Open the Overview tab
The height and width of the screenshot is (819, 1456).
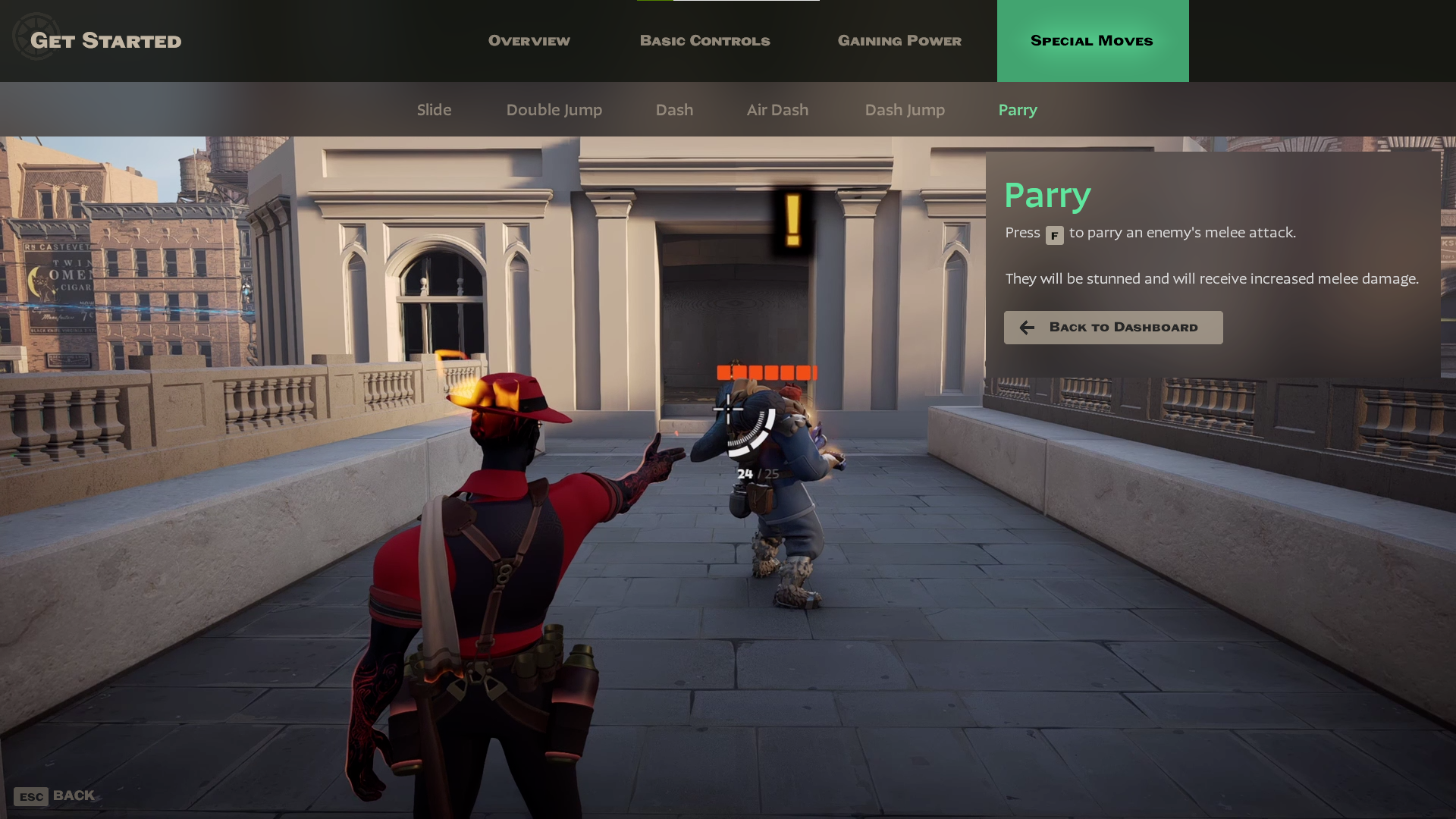point(529,41)
